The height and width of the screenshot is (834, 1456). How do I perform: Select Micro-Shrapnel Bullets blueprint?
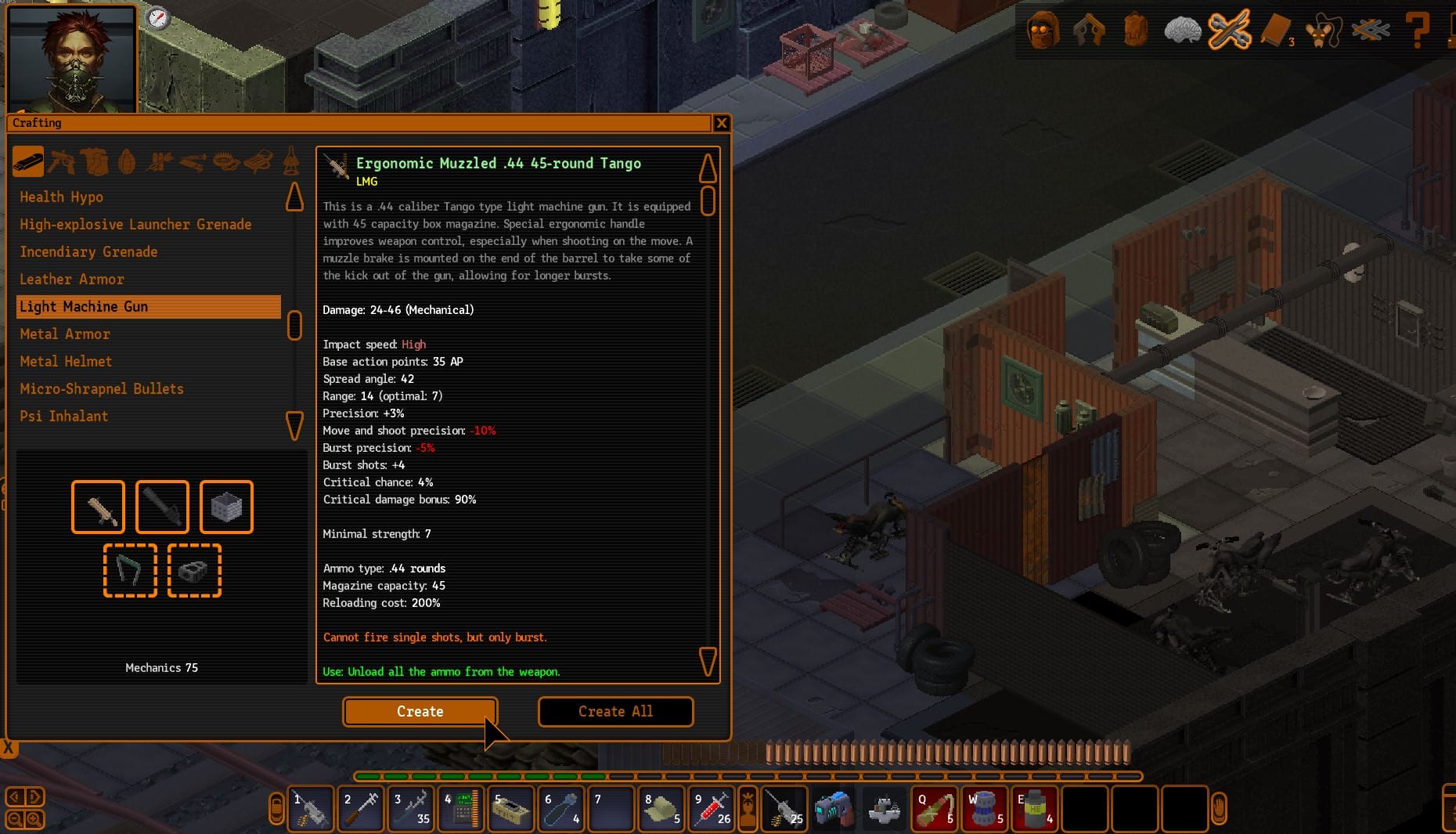(x=102, y=389)
